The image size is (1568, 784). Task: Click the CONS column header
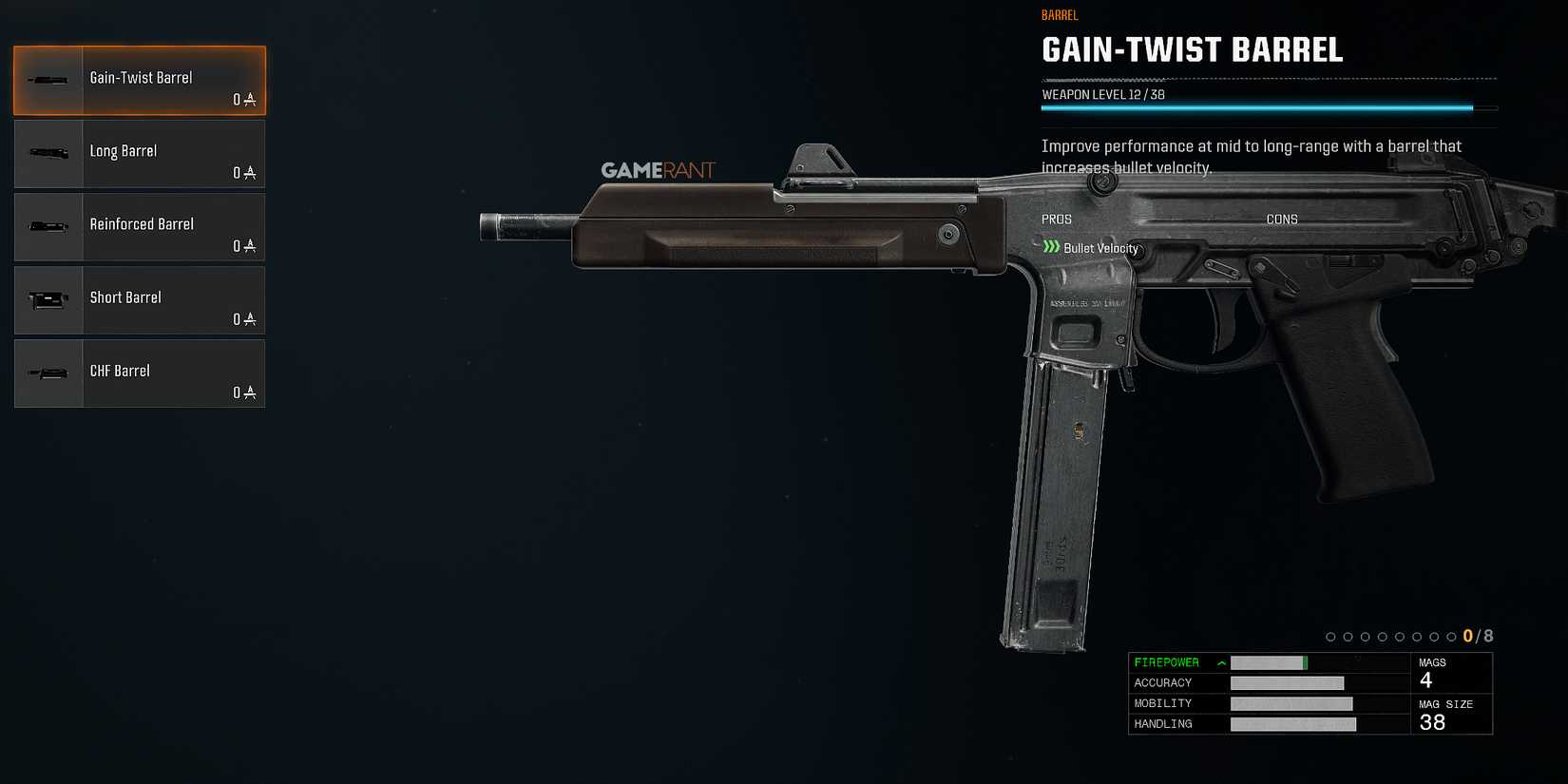1282,219
